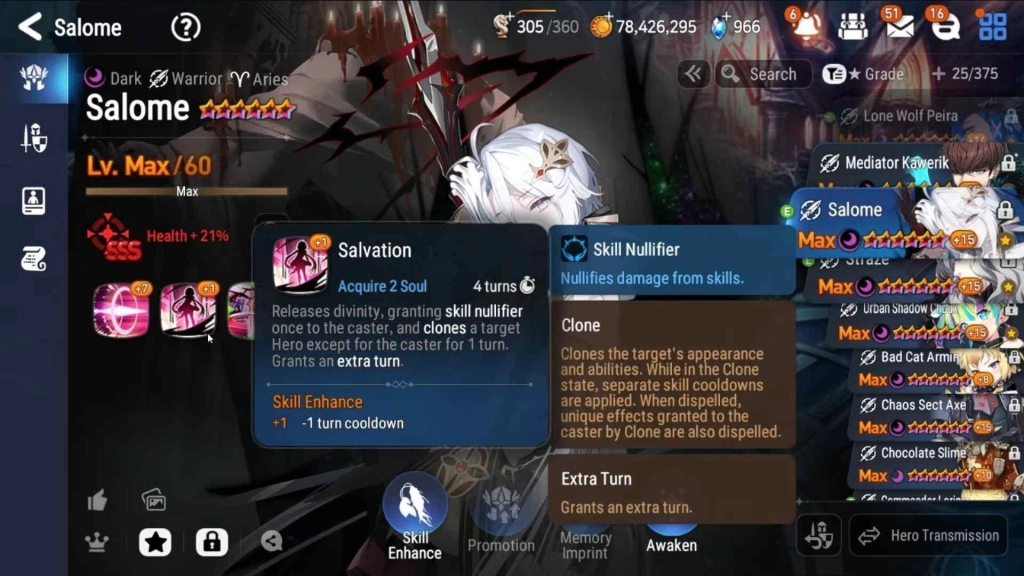The width and height of the screenshot is (1024, 576).
Task: Select Chaos Sect Axe from hero list
Action: [x=920, y=405]
